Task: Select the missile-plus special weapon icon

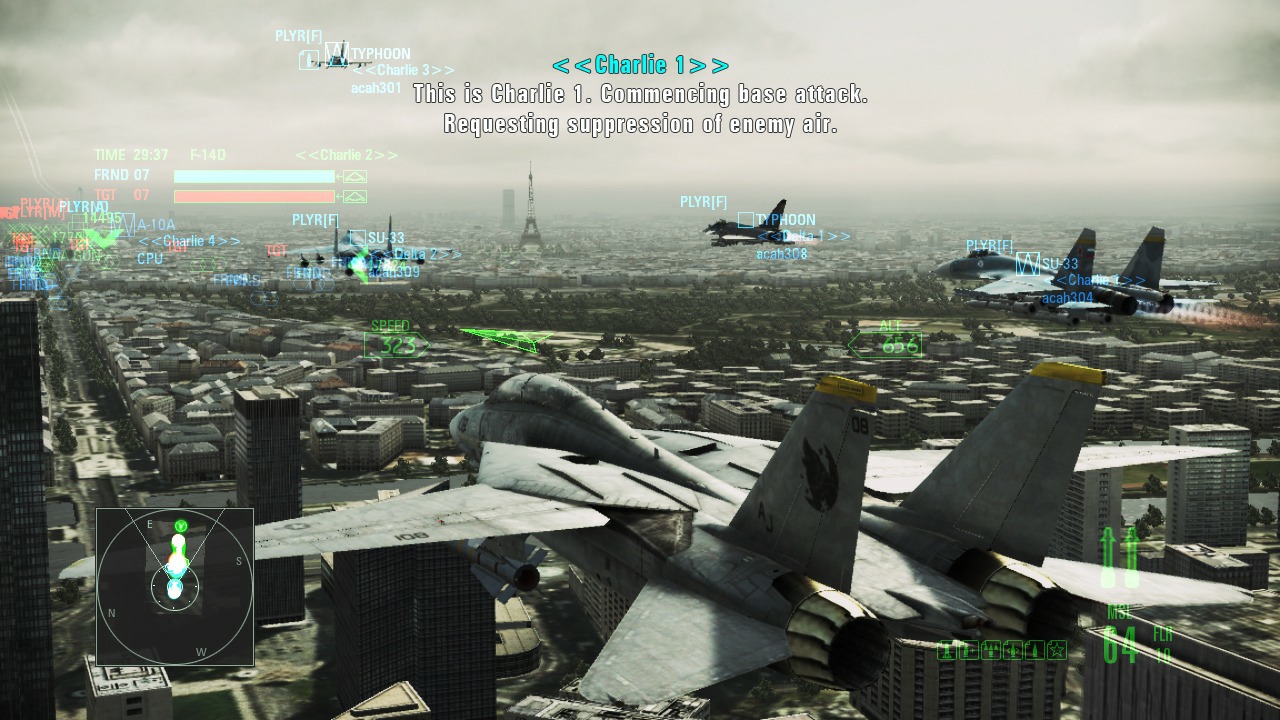Action: 968,650
